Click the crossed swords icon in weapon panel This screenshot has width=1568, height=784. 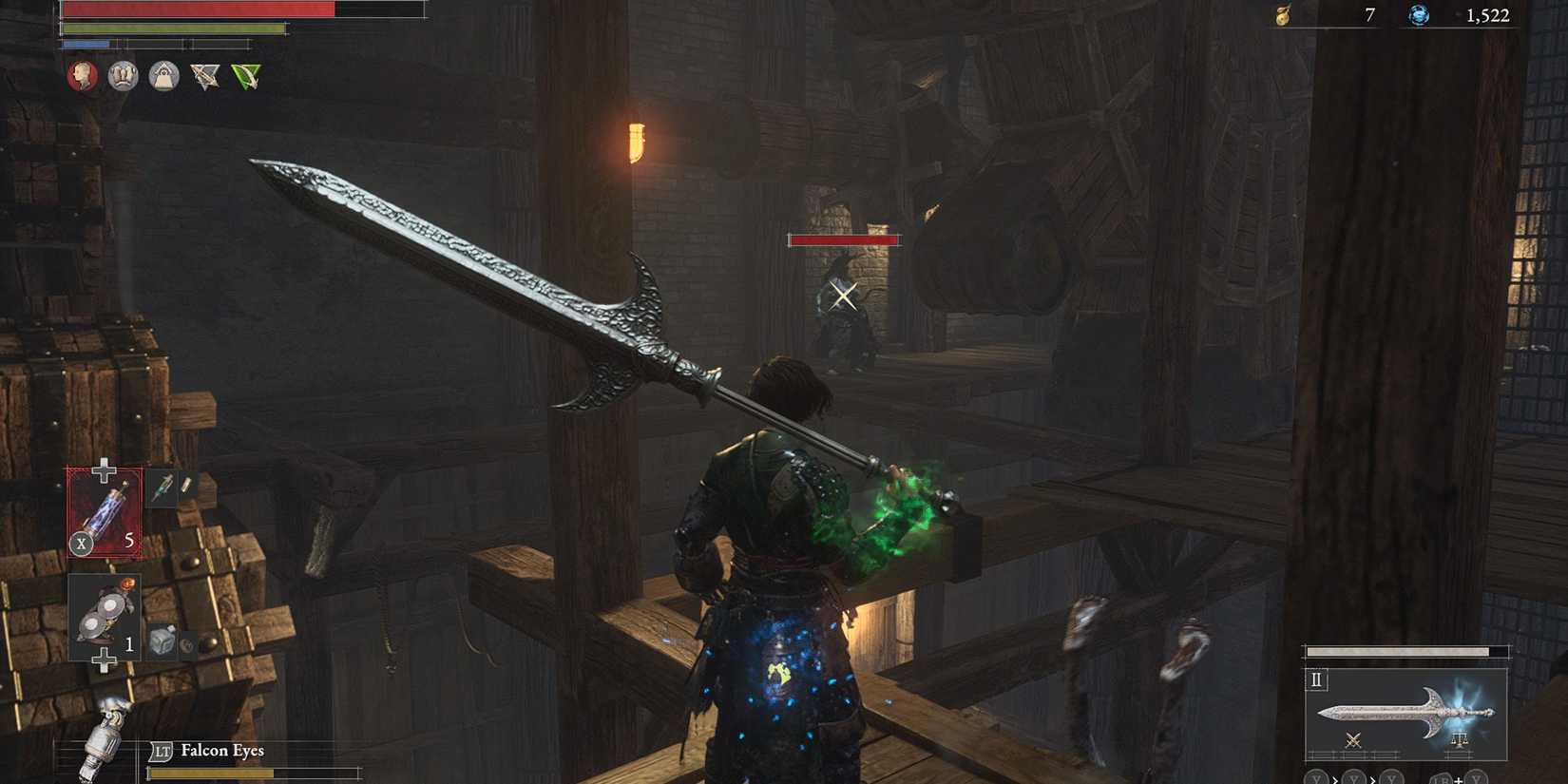coord(1354,740)
